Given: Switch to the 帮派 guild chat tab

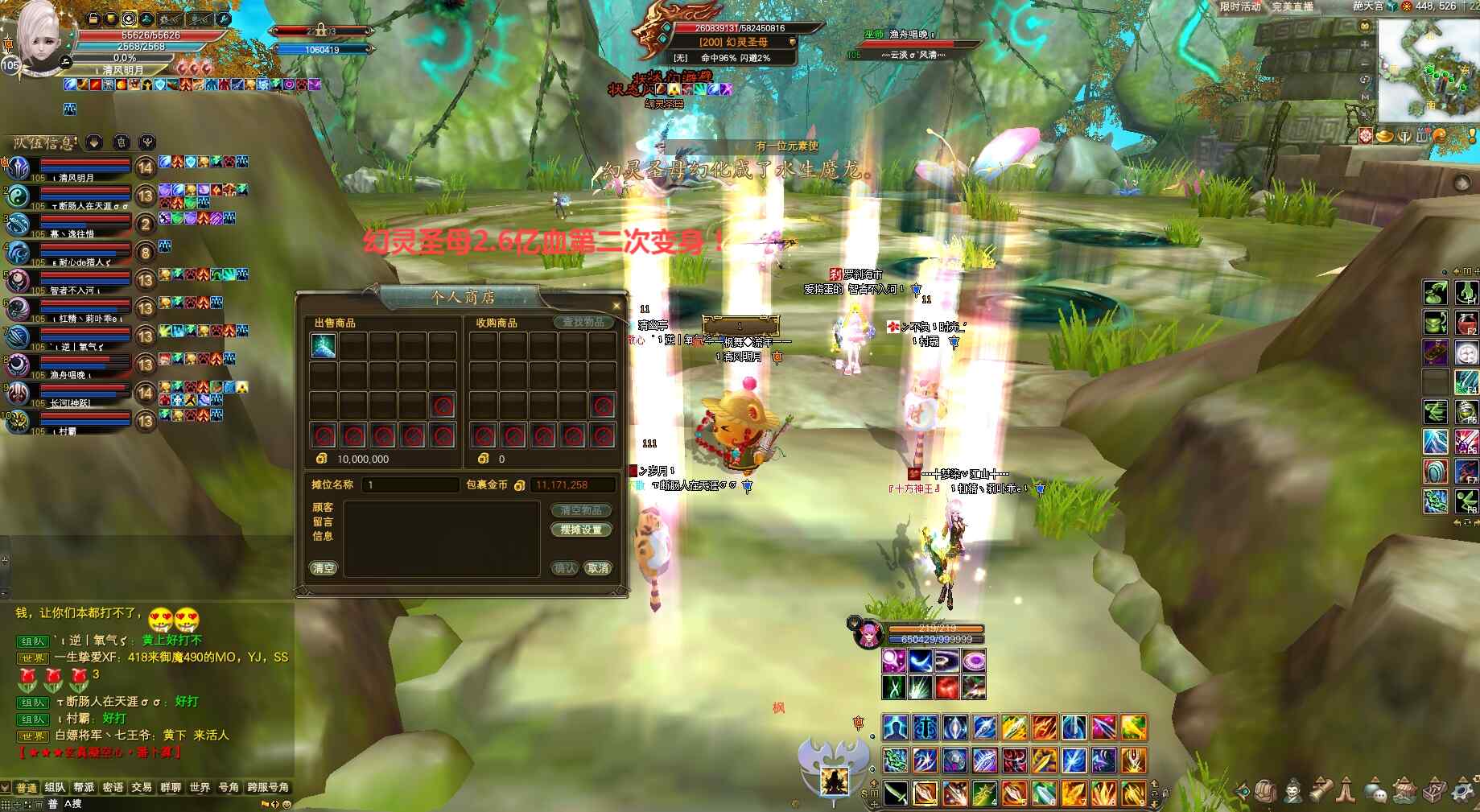Looking at the screenshot, I should pos(84,787).
